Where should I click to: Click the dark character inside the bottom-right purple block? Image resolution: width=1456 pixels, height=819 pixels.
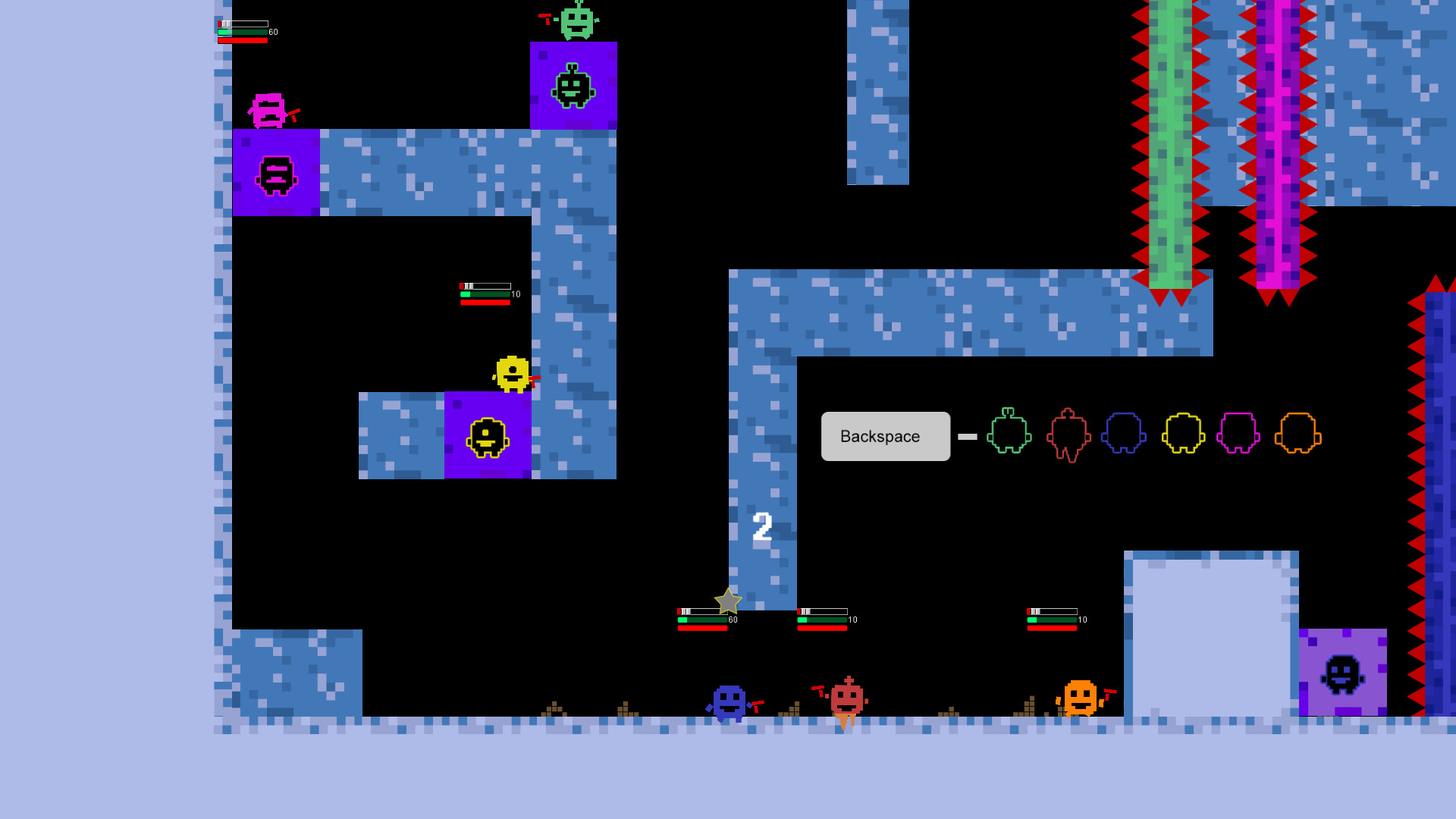[x=1344, y=673]
